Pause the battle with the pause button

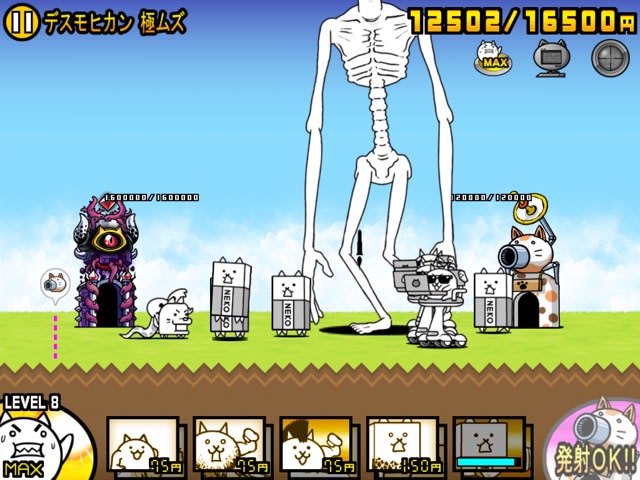tap(22, 23)
